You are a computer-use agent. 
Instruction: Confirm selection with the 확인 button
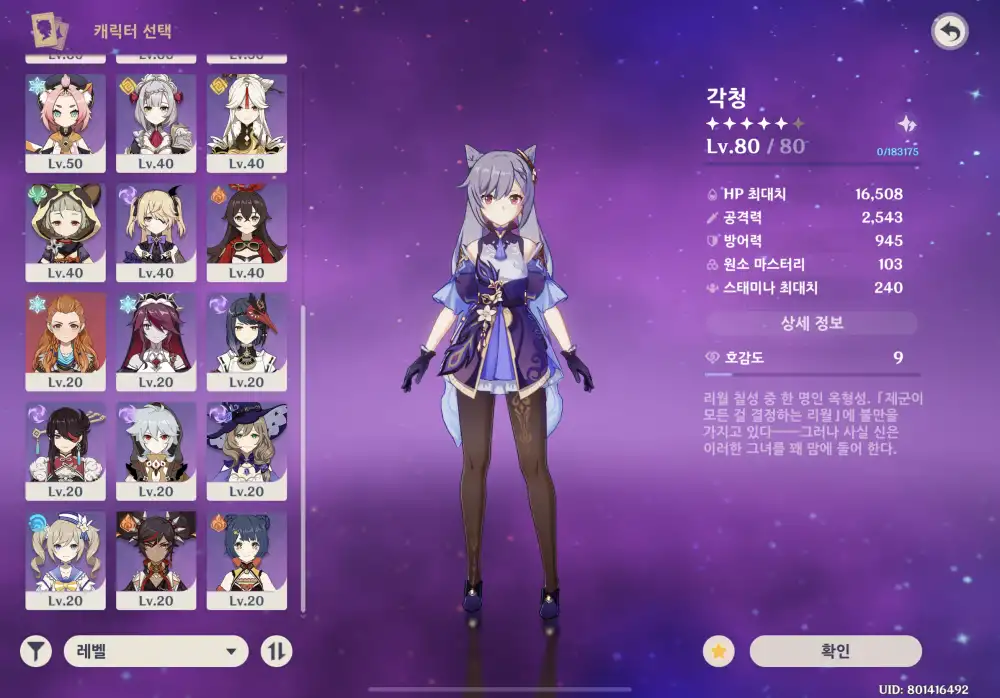tap(834, 651)
